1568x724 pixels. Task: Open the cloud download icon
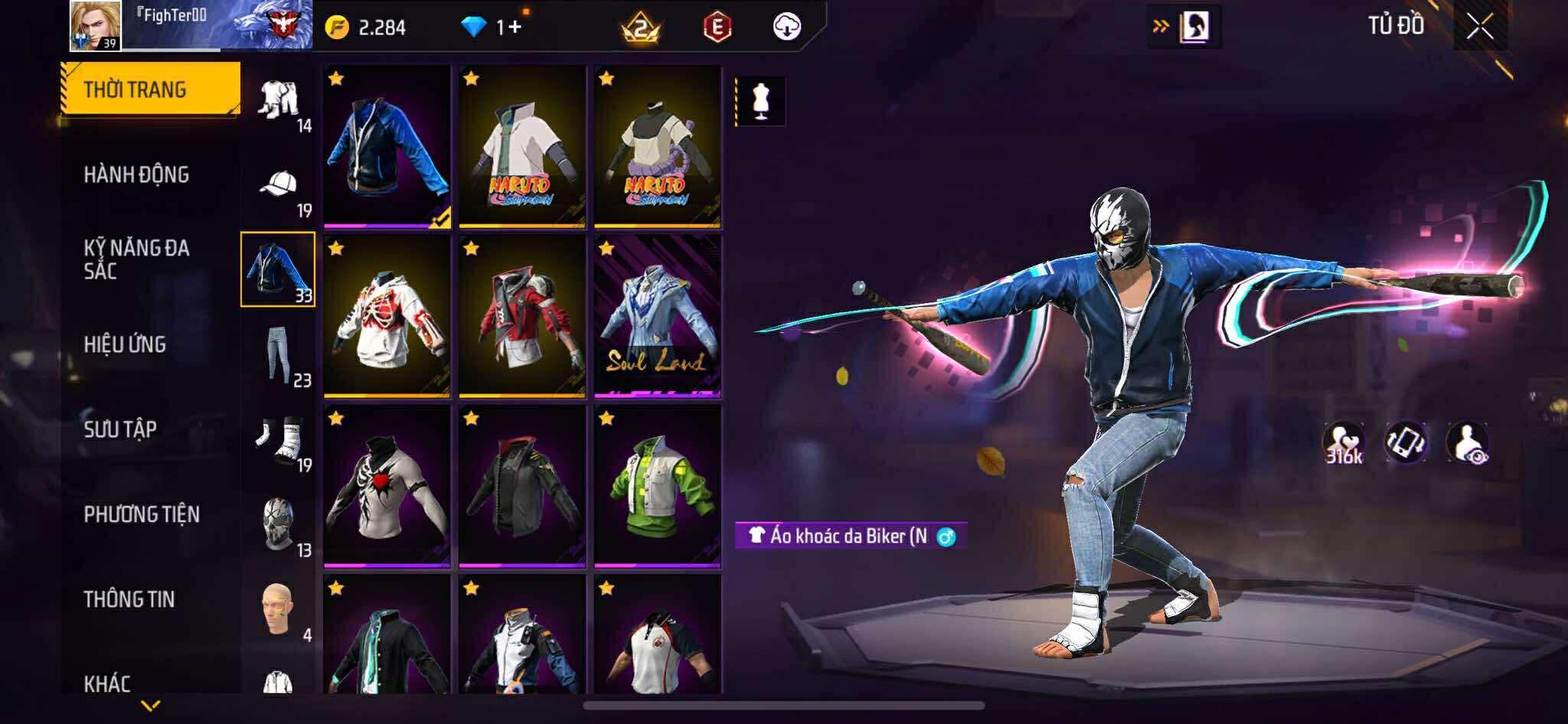click(786, 28)
